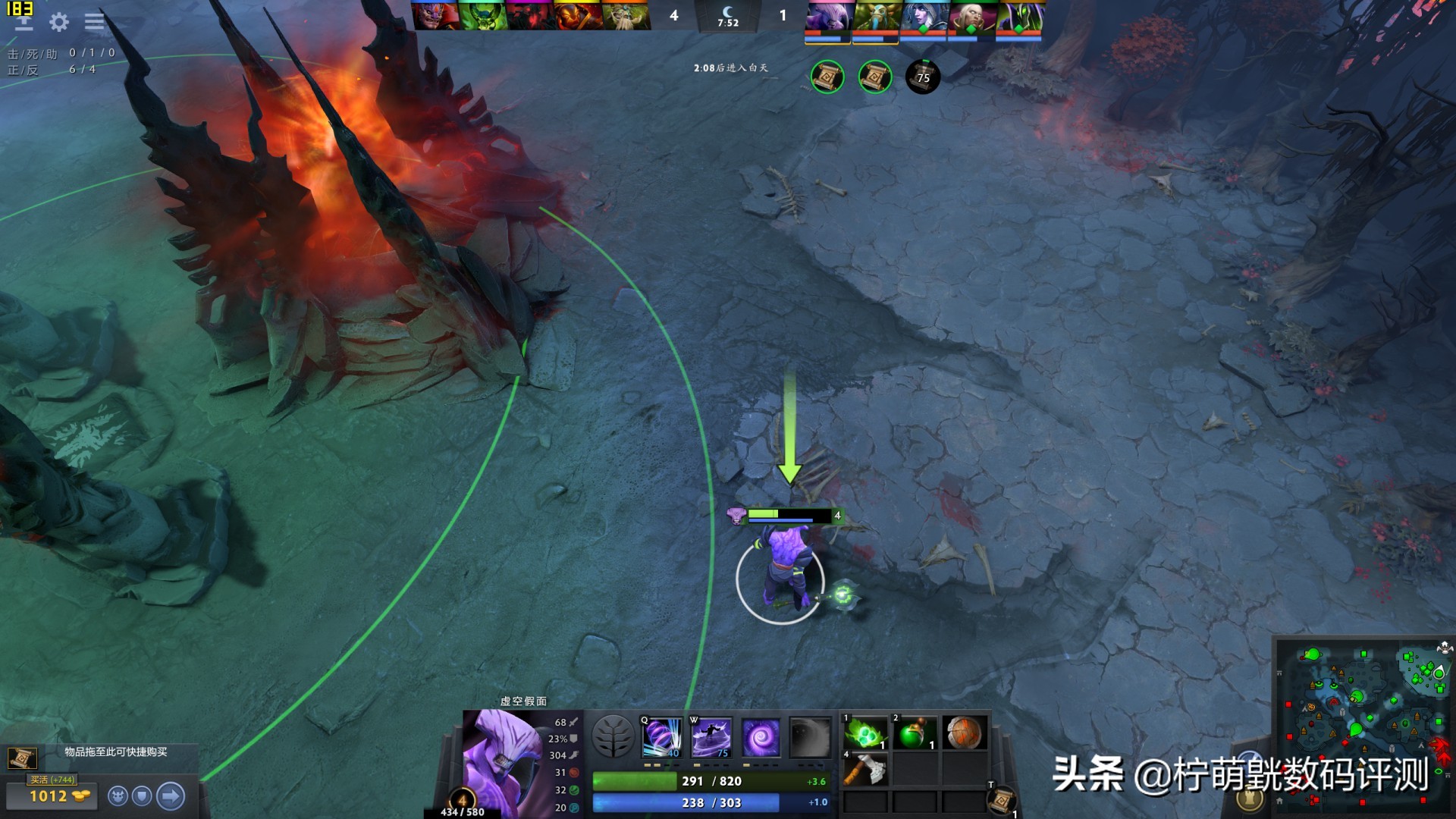1456x819 pixels.
Task: Use the green Healing Salve flask
Action: point(915,733)
